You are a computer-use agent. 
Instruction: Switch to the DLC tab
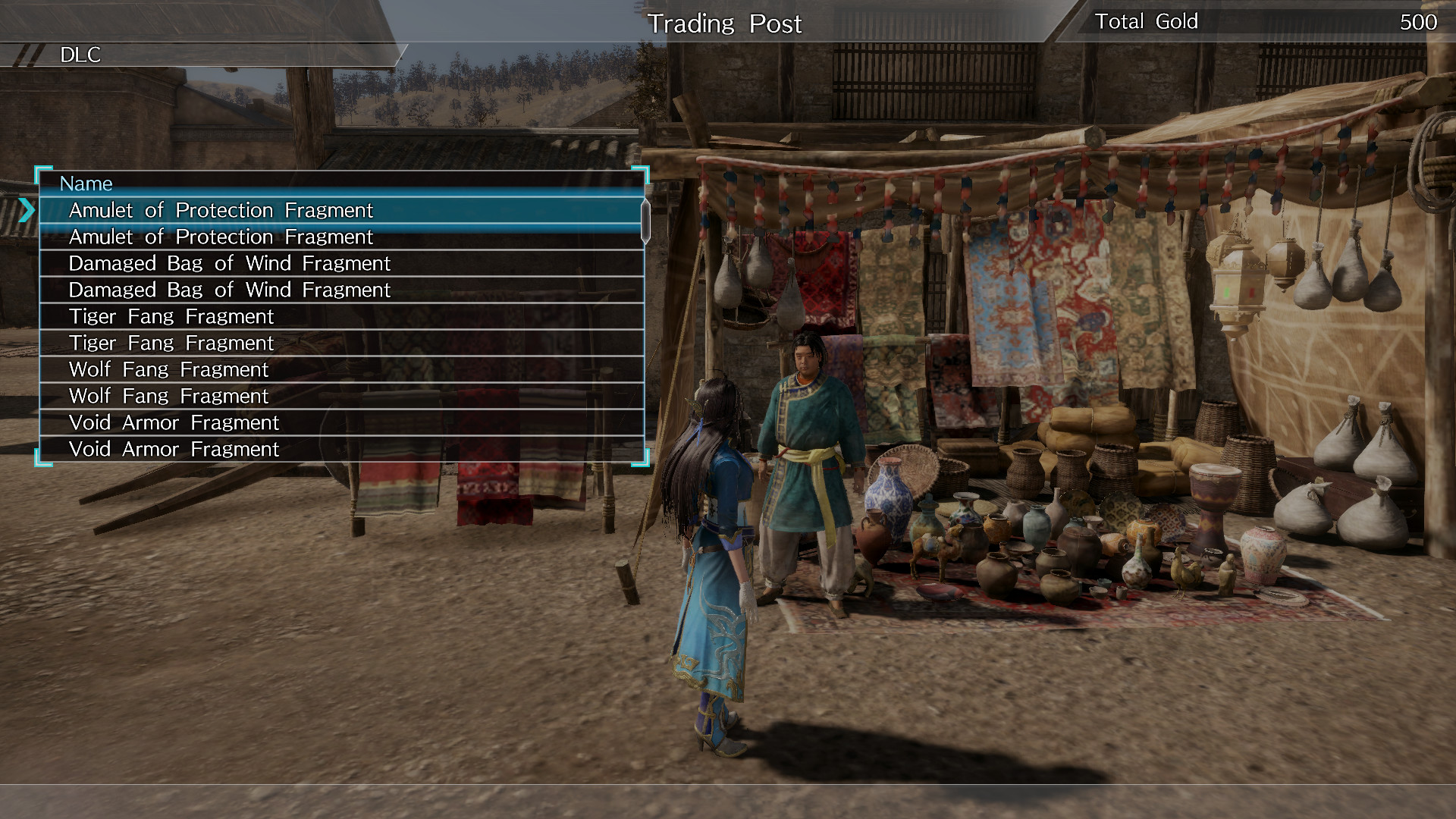pos(82,55)
